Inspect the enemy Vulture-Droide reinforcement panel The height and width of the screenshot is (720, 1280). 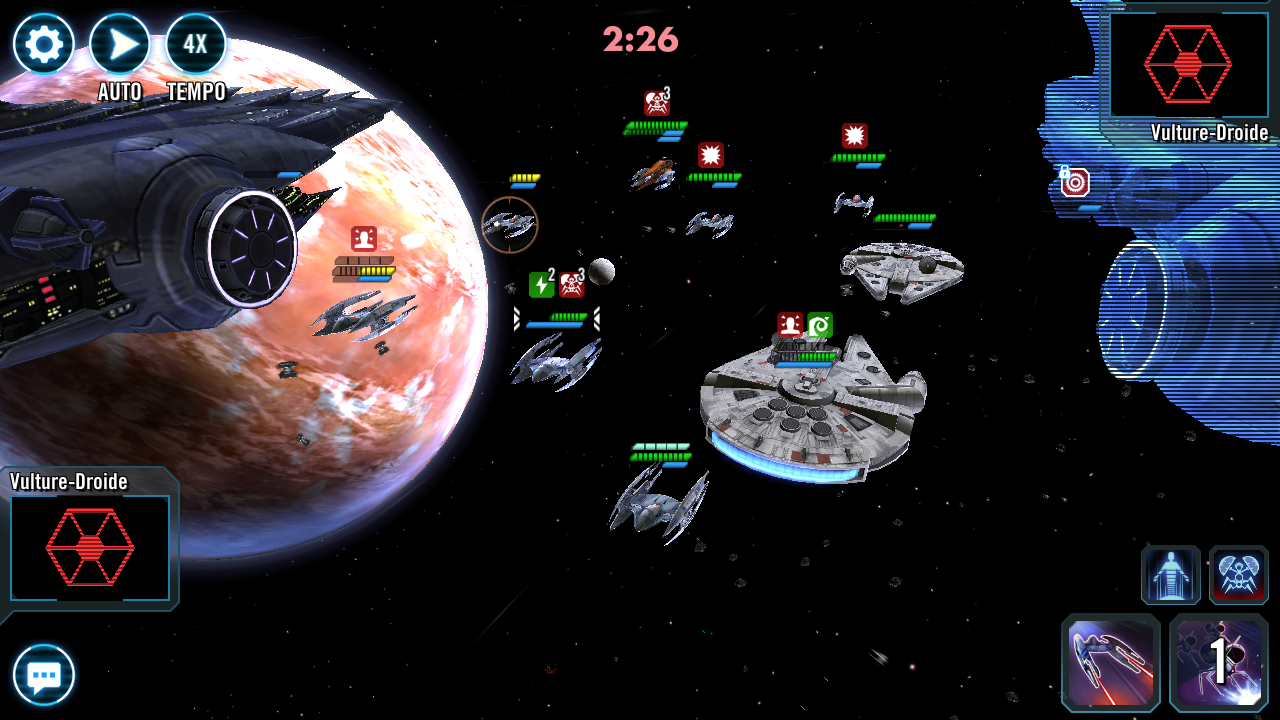1187,65
